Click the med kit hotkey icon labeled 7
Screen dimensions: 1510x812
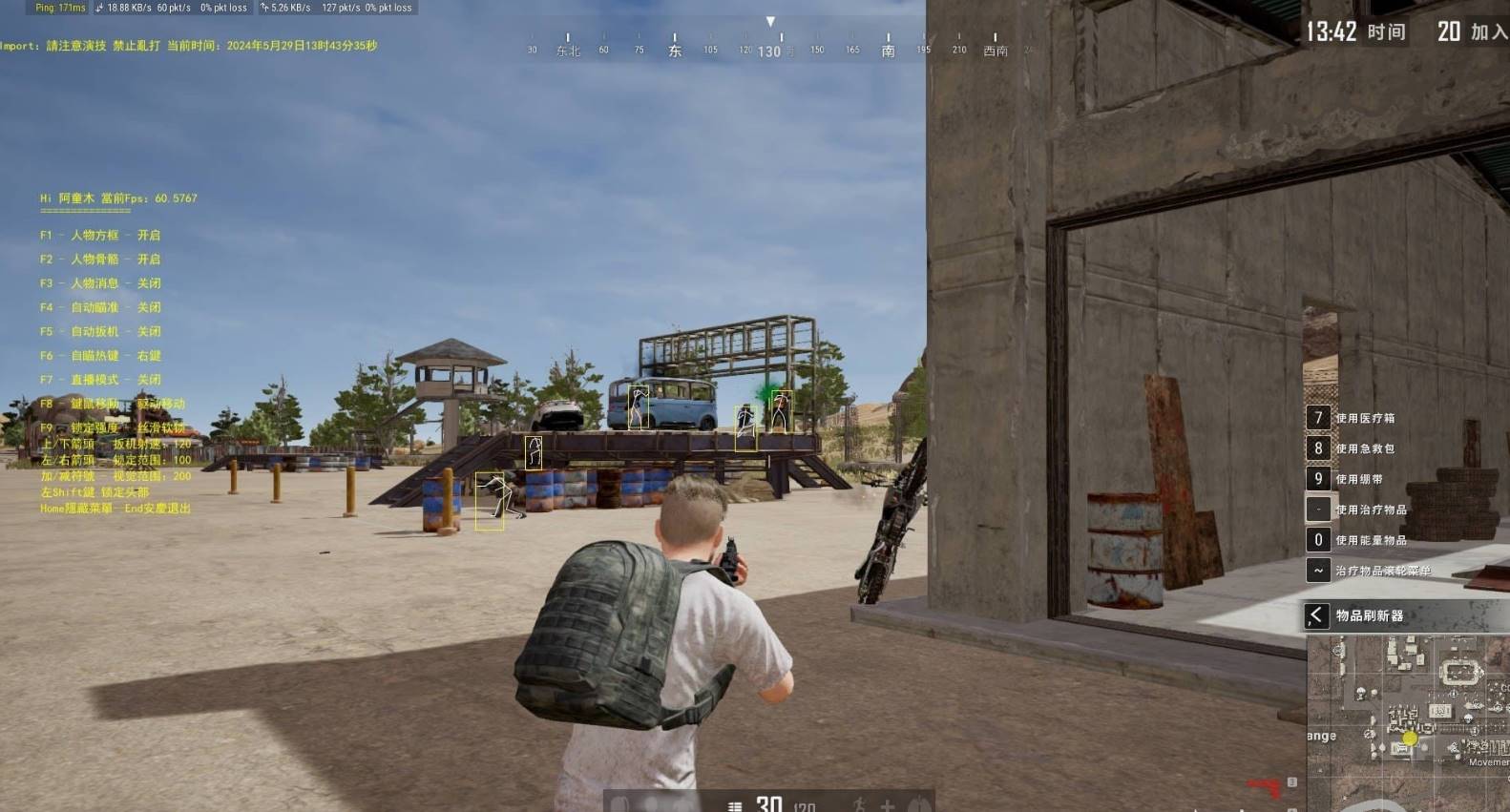tap(1318, 418)
